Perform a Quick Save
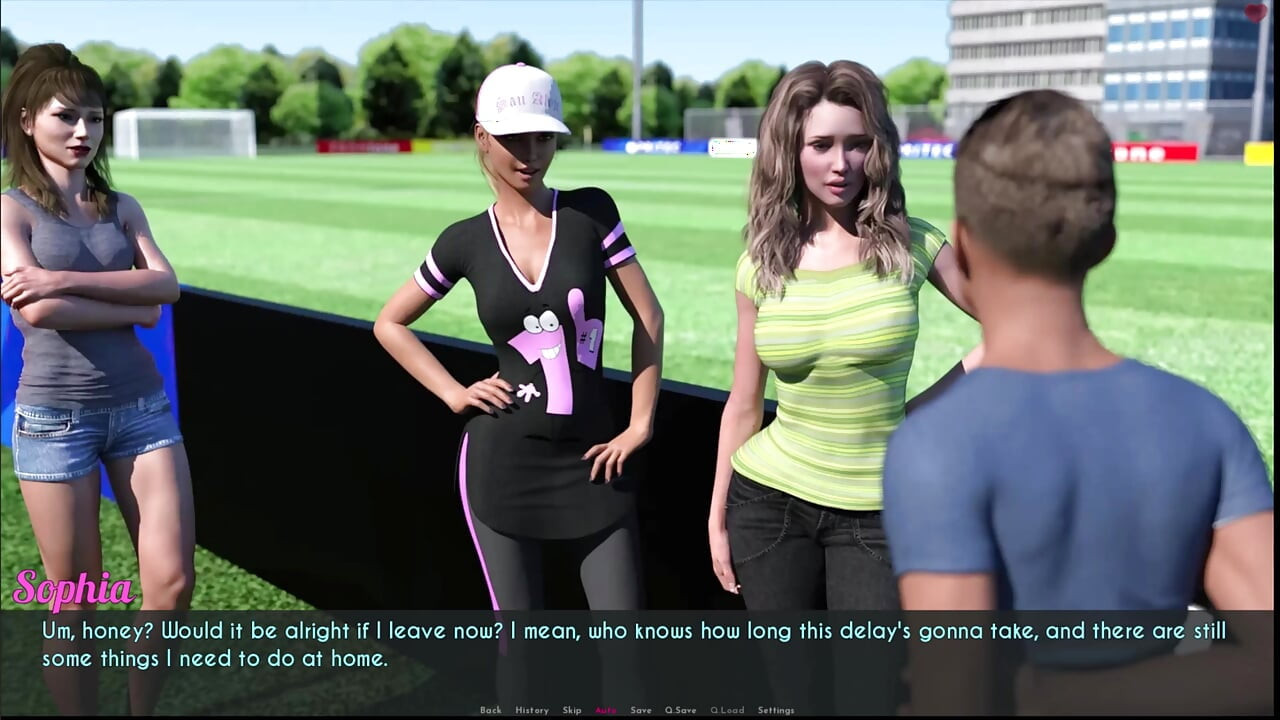1280x720 pixels. pyautogui.click(x=681, y=709)
